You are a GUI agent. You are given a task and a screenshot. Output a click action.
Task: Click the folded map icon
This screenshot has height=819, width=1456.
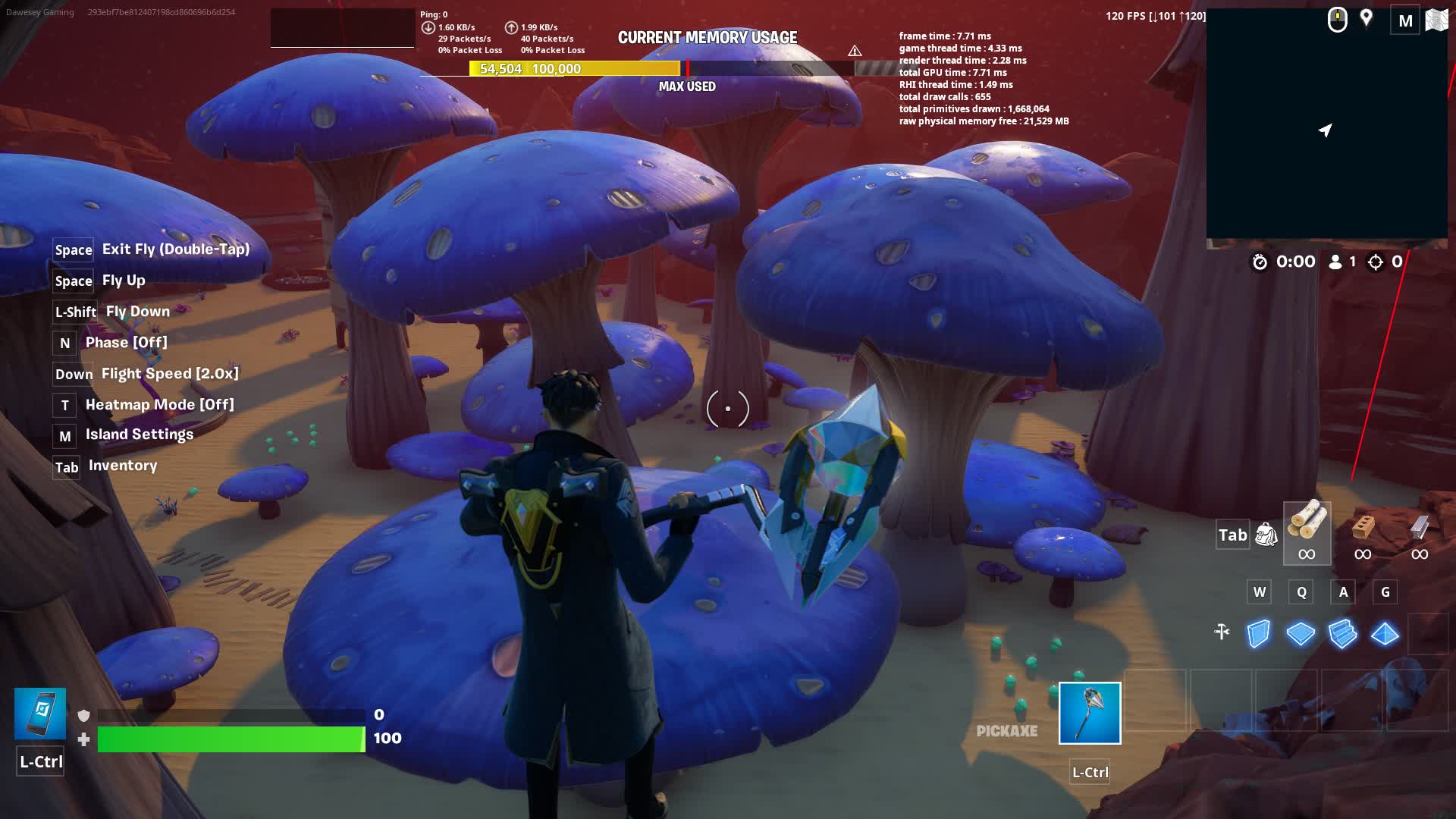pyautogui.click(x=1436, y=20)
